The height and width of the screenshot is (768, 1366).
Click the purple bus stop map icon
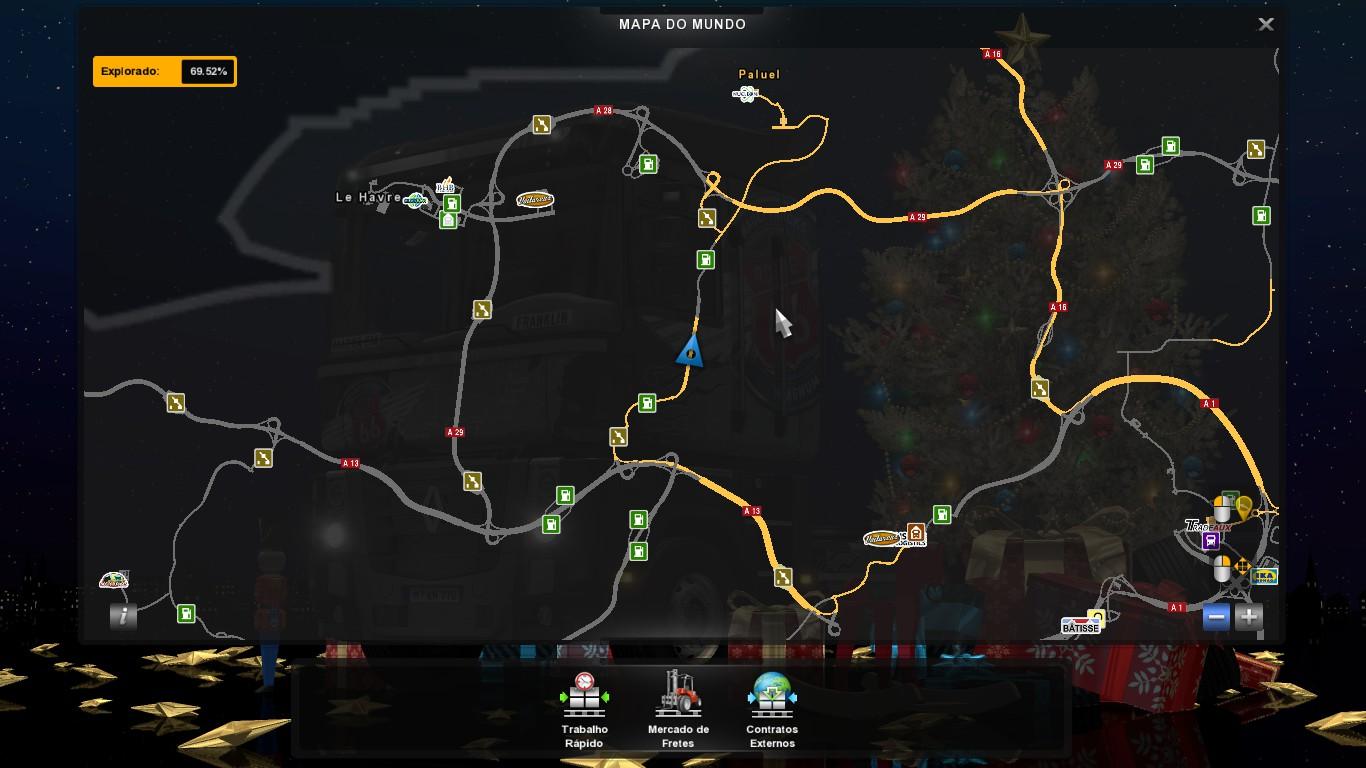pos(1211,541)
